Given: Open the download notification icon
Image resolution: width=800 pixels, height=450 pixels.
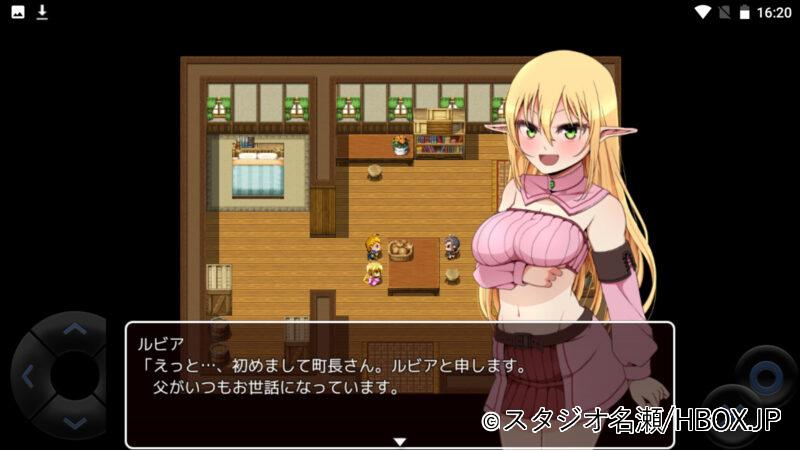Looking at the screenshot, I should (x=42, y=12).
